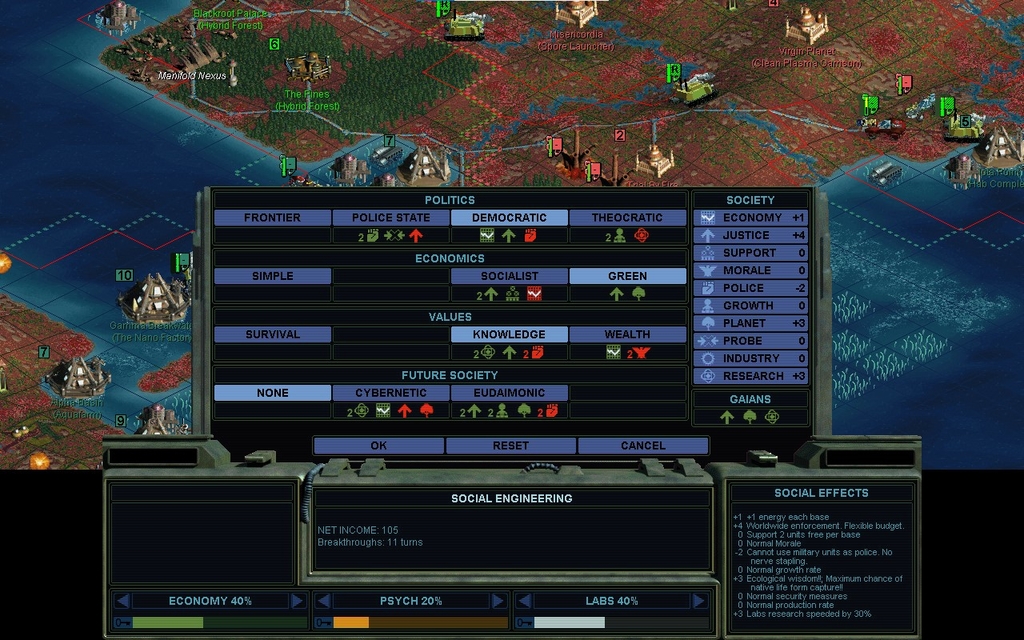The height and width of the screenshot is (640, 1024).
Task: Choose the Simple economics option
Action: (x=272, y=276)
